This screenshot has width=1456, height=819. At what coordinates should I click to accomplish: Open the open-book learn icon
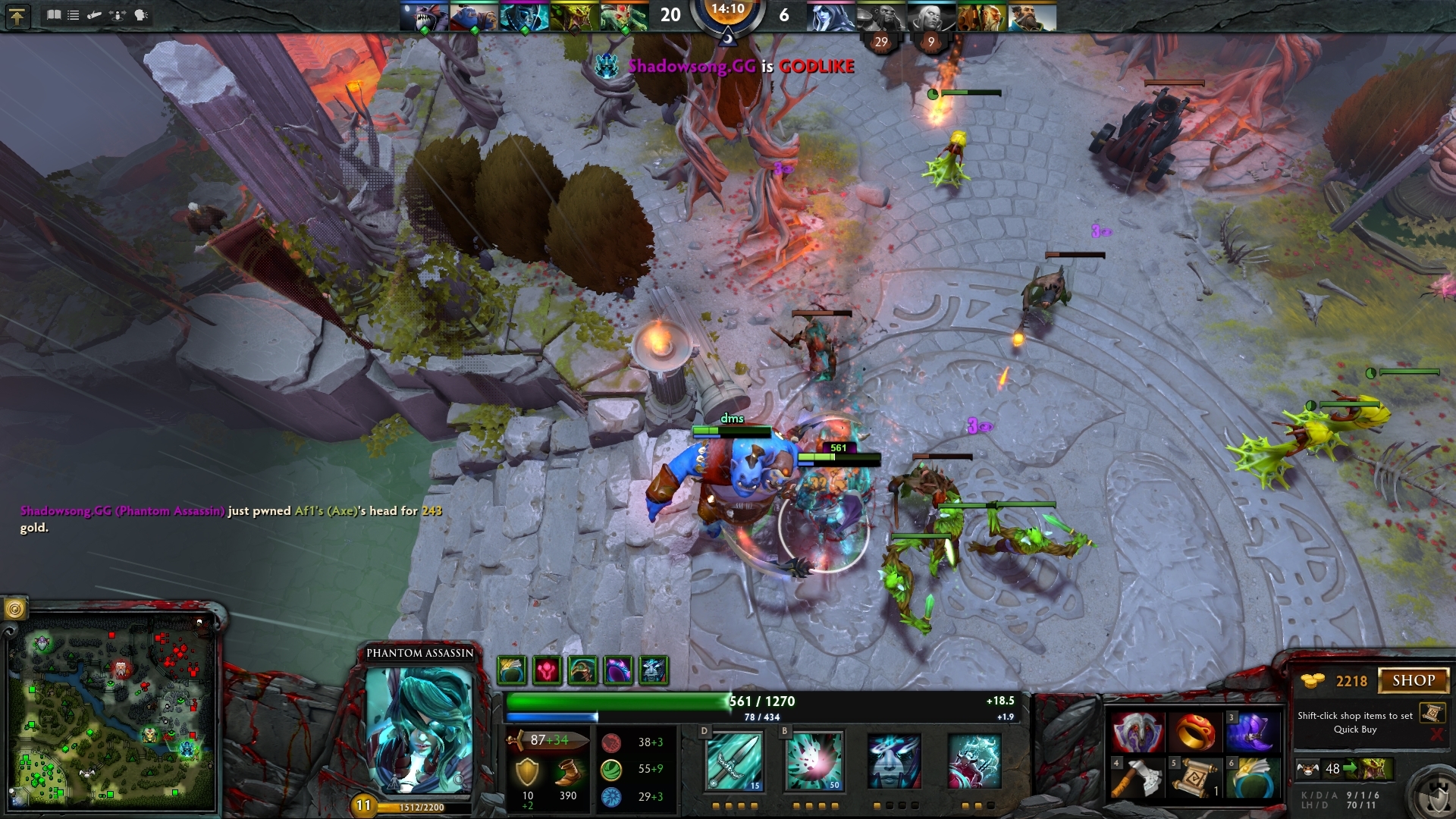click(54, 14)
